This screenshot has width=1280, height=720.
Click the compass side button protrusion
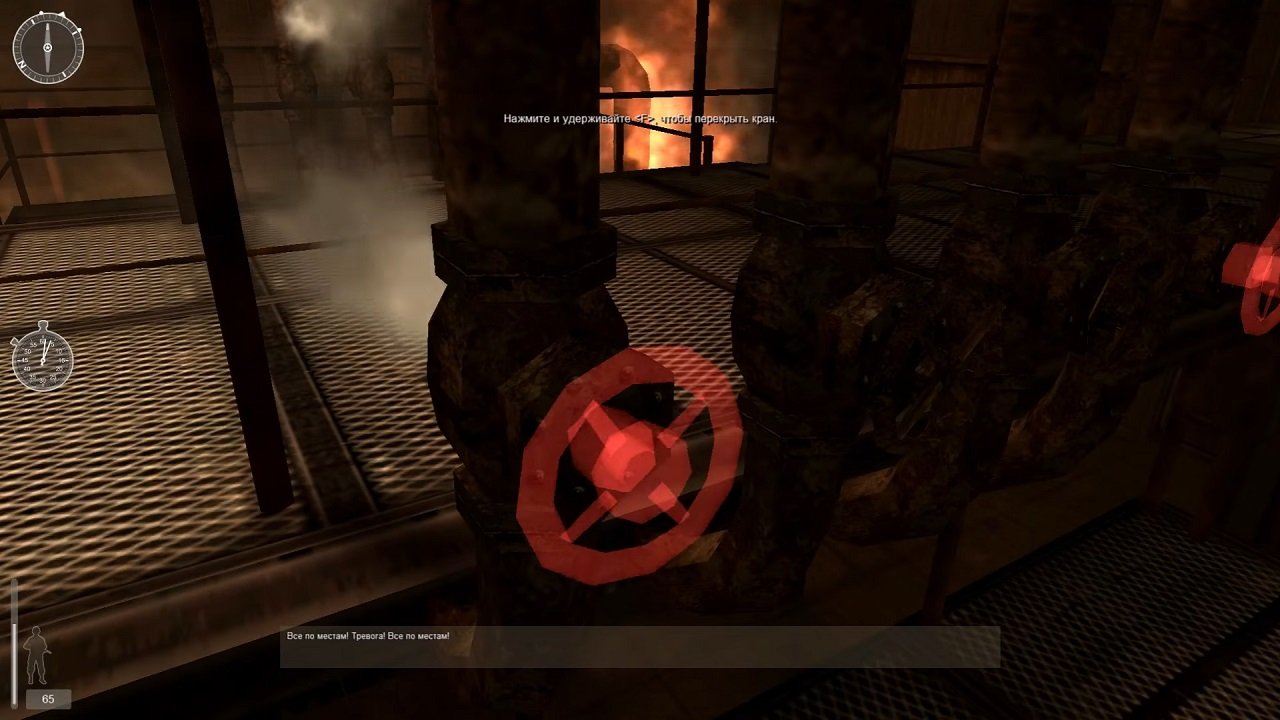click(x=78, y=30)
